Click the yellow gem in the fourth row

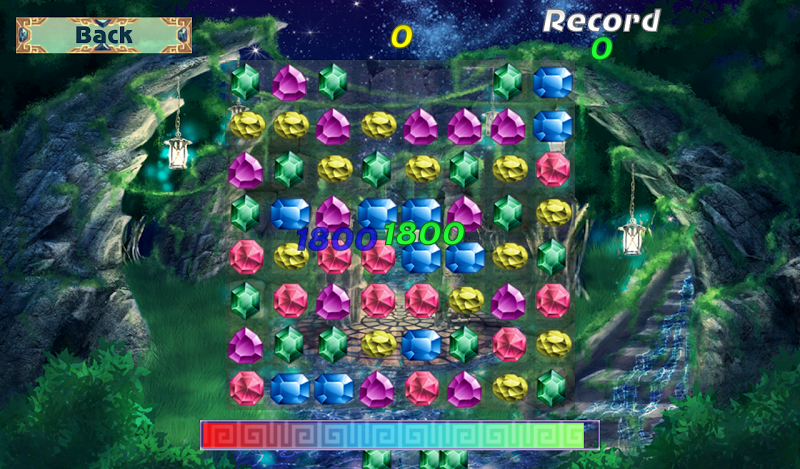point(552,212)
